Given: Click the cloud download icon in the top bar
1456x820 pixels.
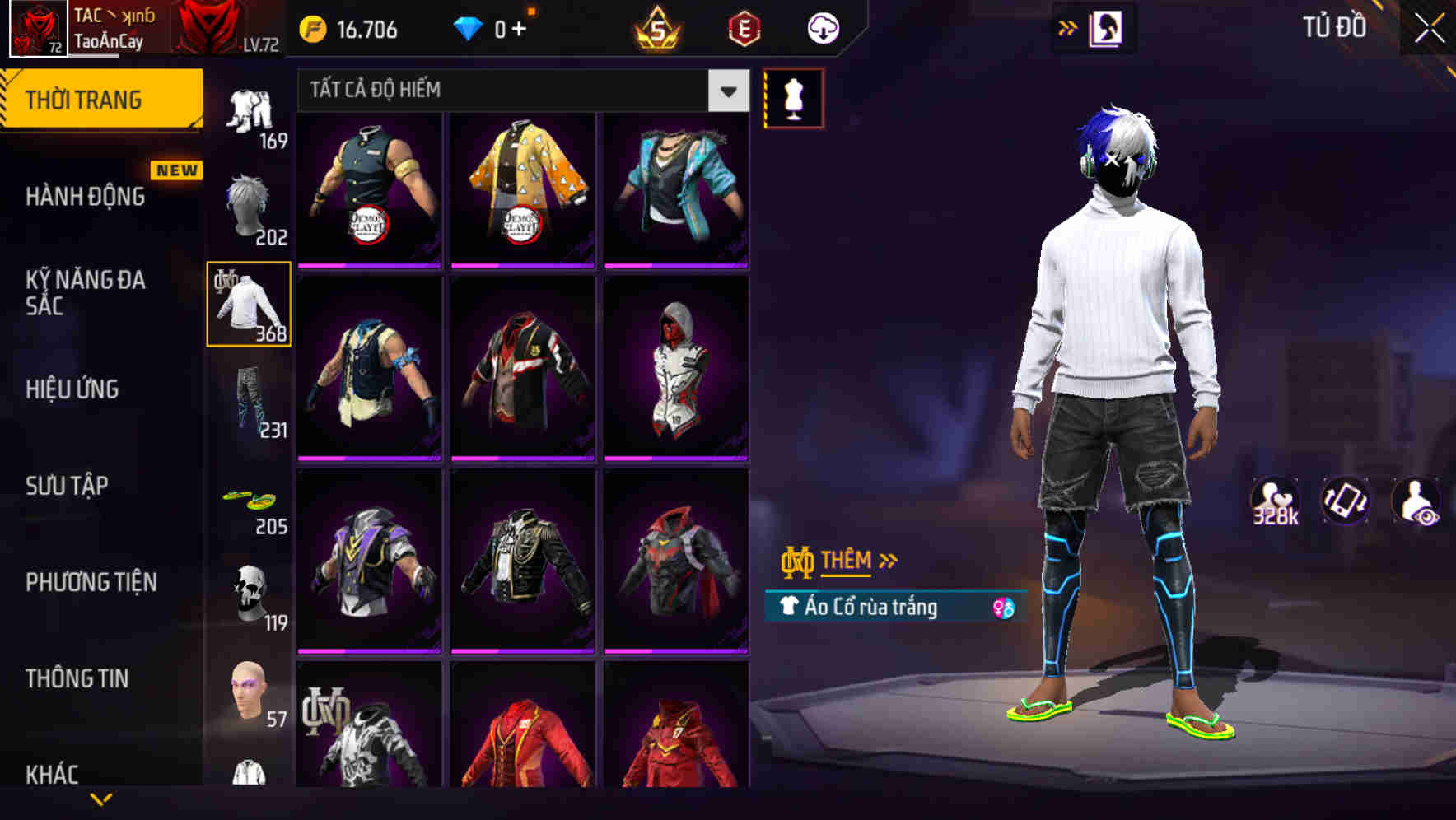Looking at the screenshot, I should point(821,27).
